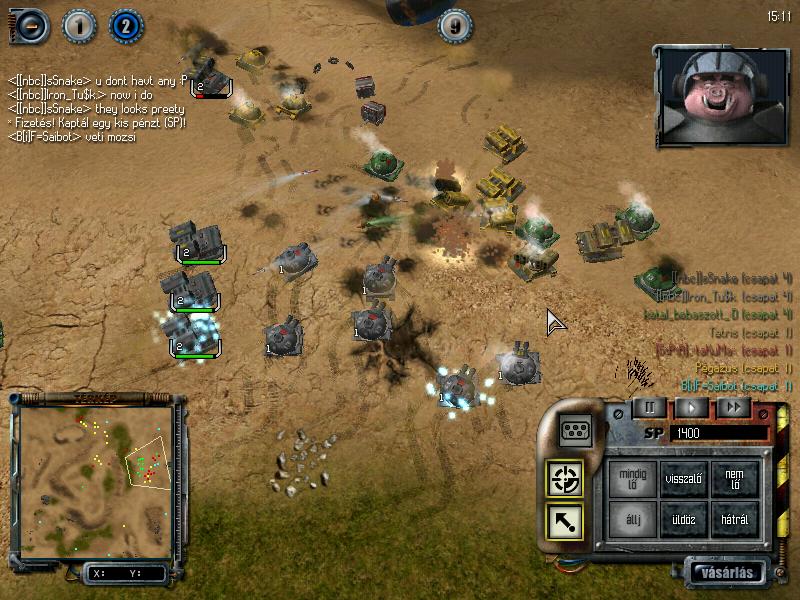Select the 'nem lő' hold-fire order
This screenshot has height=600, width=800.
pyautogui.click(x=735, y=480)
